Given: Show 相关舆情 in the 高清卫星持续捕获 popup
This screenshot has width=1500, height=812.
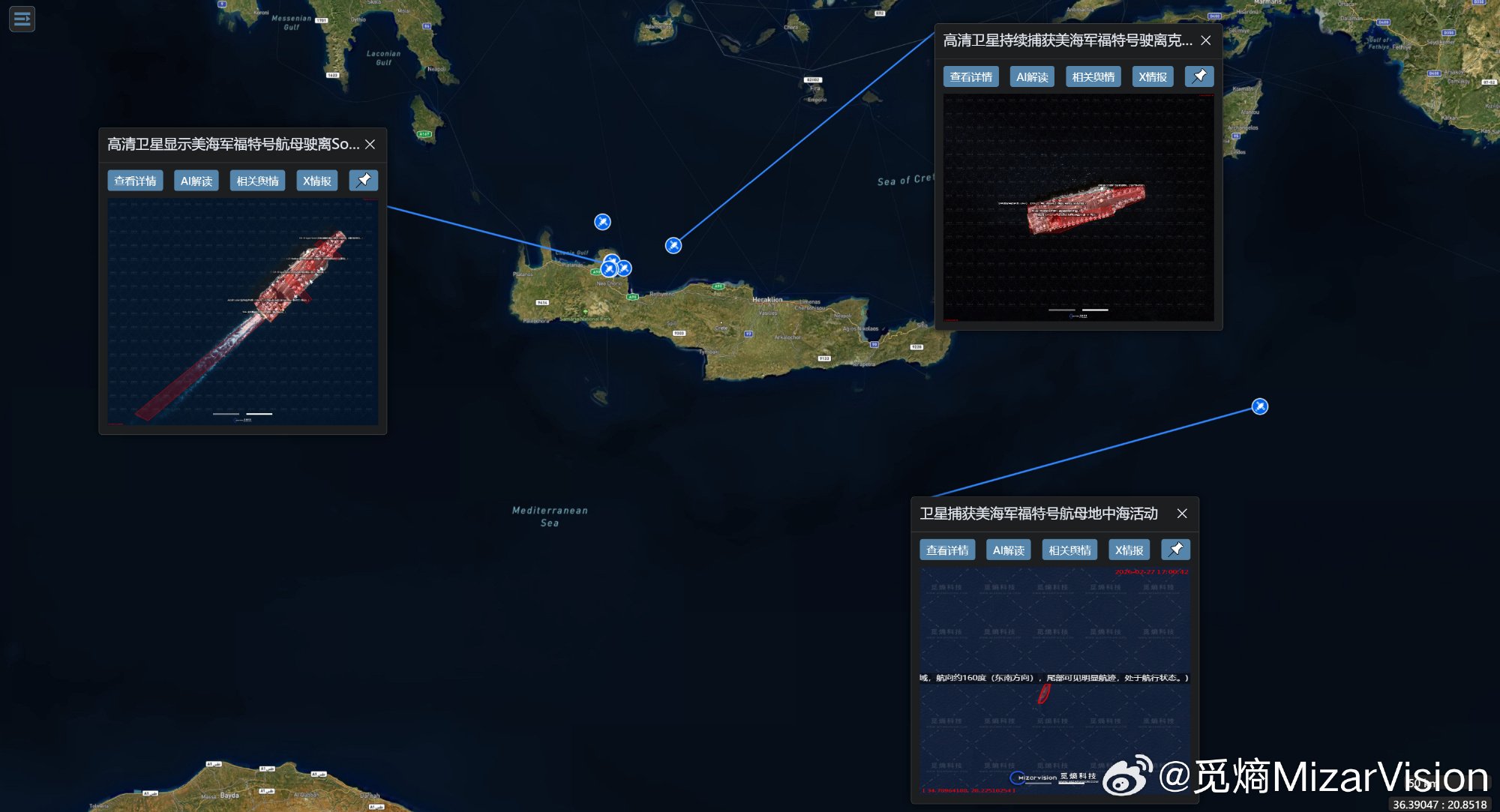Looking at the screenshot, I should (x=1093, y=77).
